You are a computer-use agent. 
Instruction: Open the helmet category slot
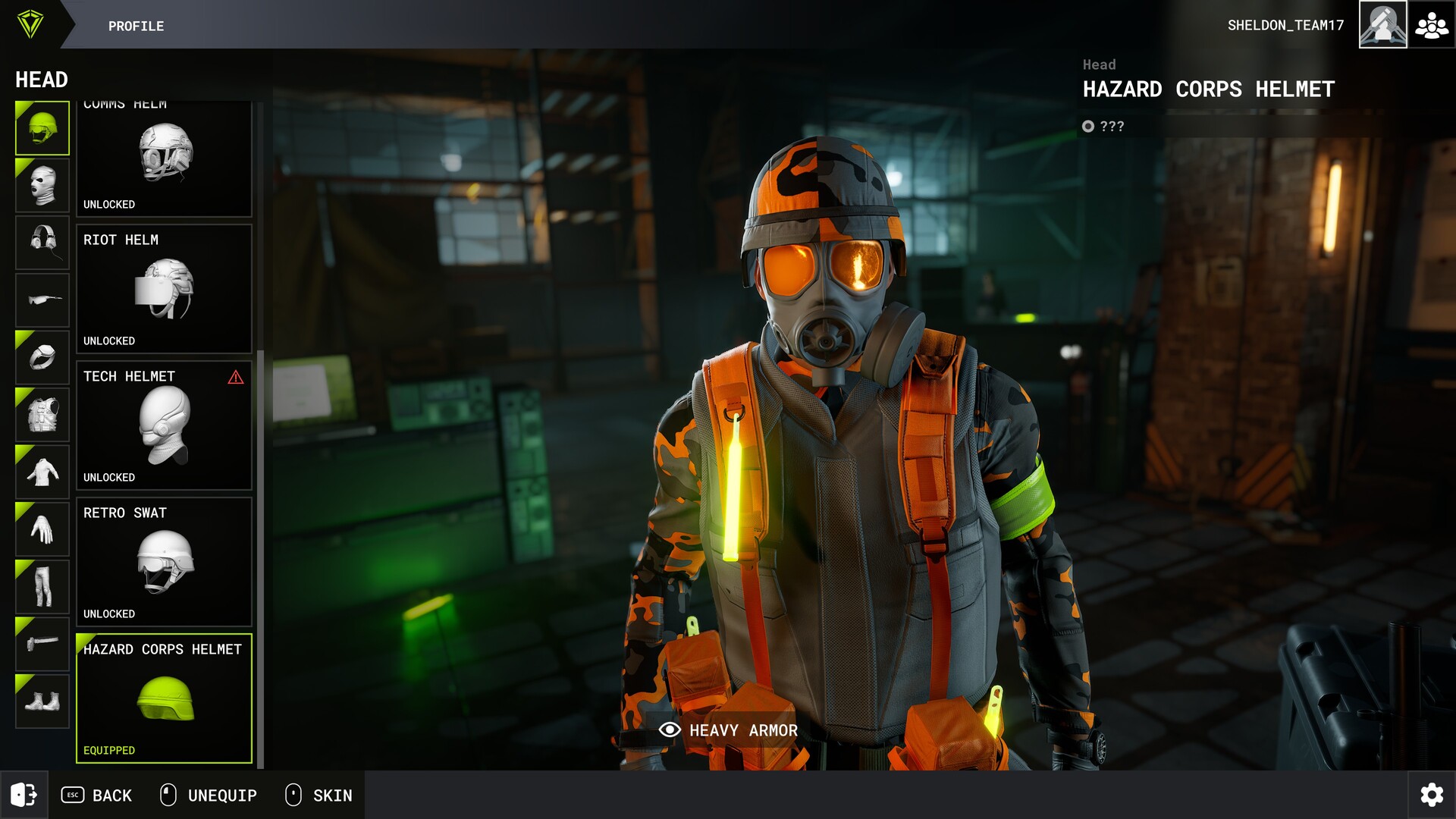pos(42,128)
